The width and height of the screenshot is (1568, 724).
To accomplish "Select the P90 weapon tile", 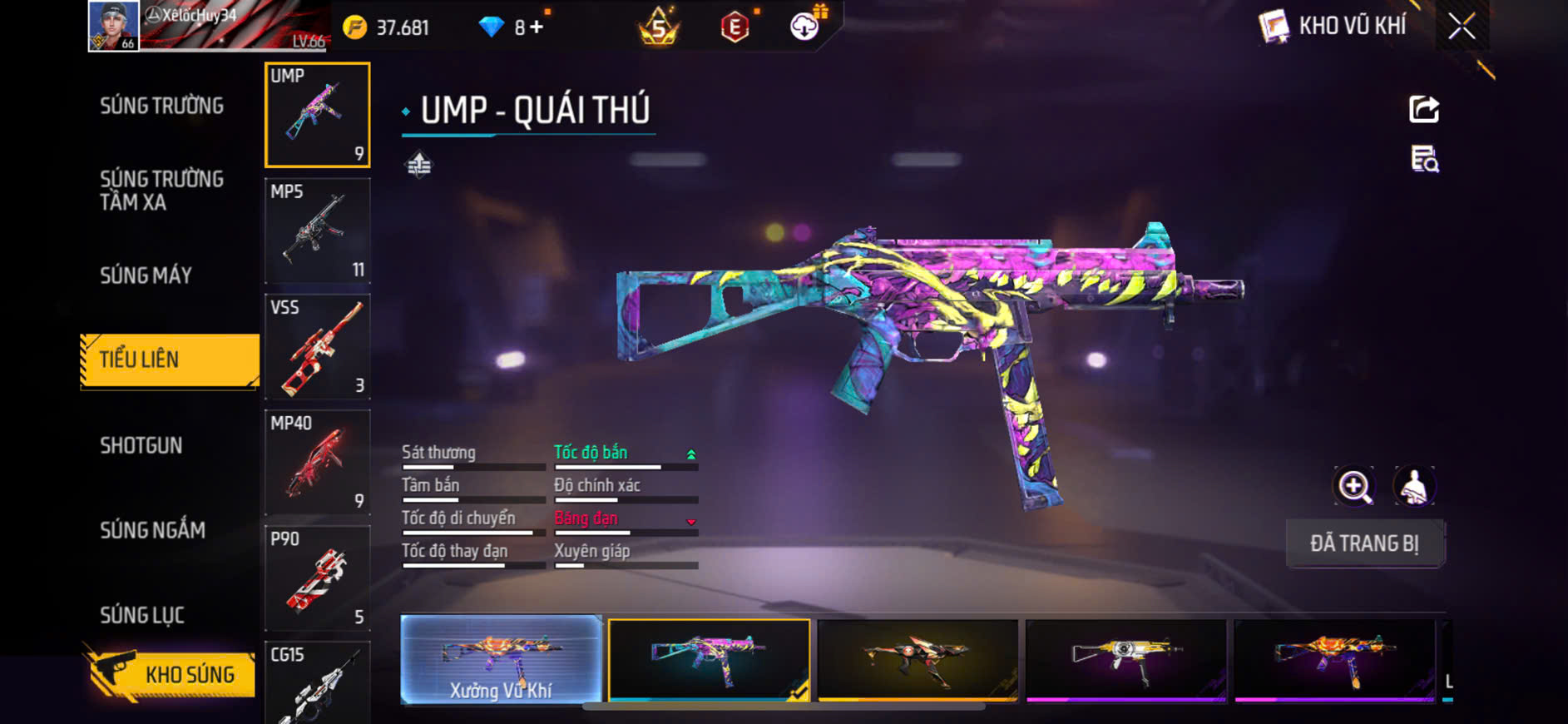I will [317, 578].
